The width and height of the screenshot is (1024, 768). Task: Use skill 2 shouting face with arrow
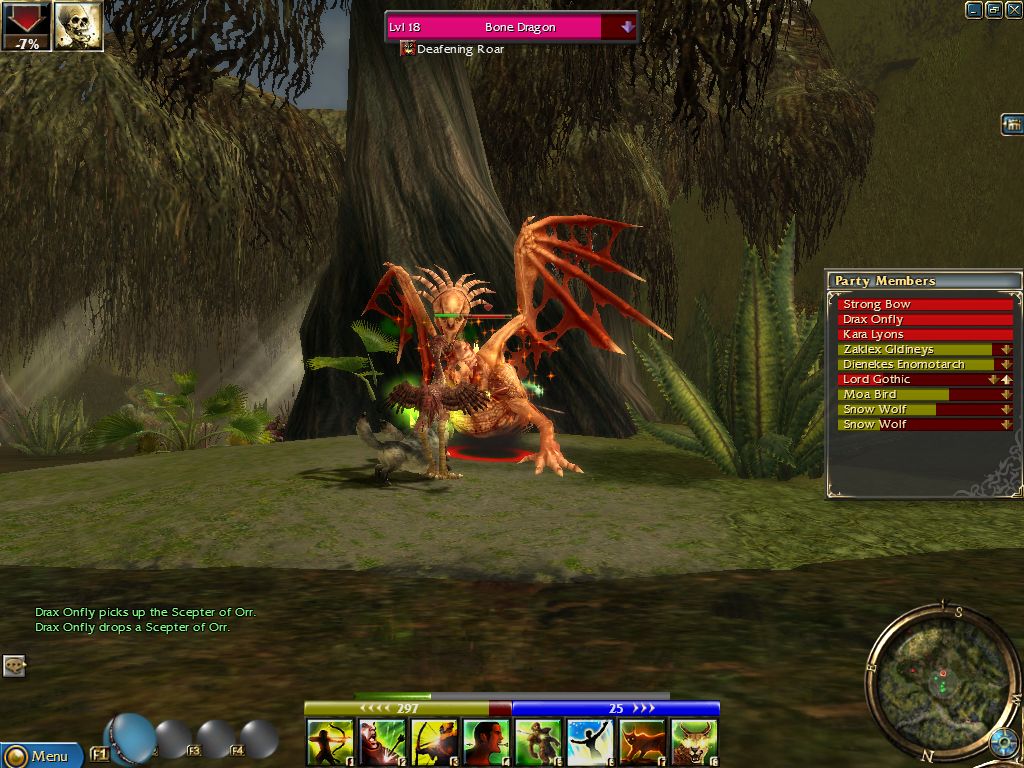pos(382,742)
